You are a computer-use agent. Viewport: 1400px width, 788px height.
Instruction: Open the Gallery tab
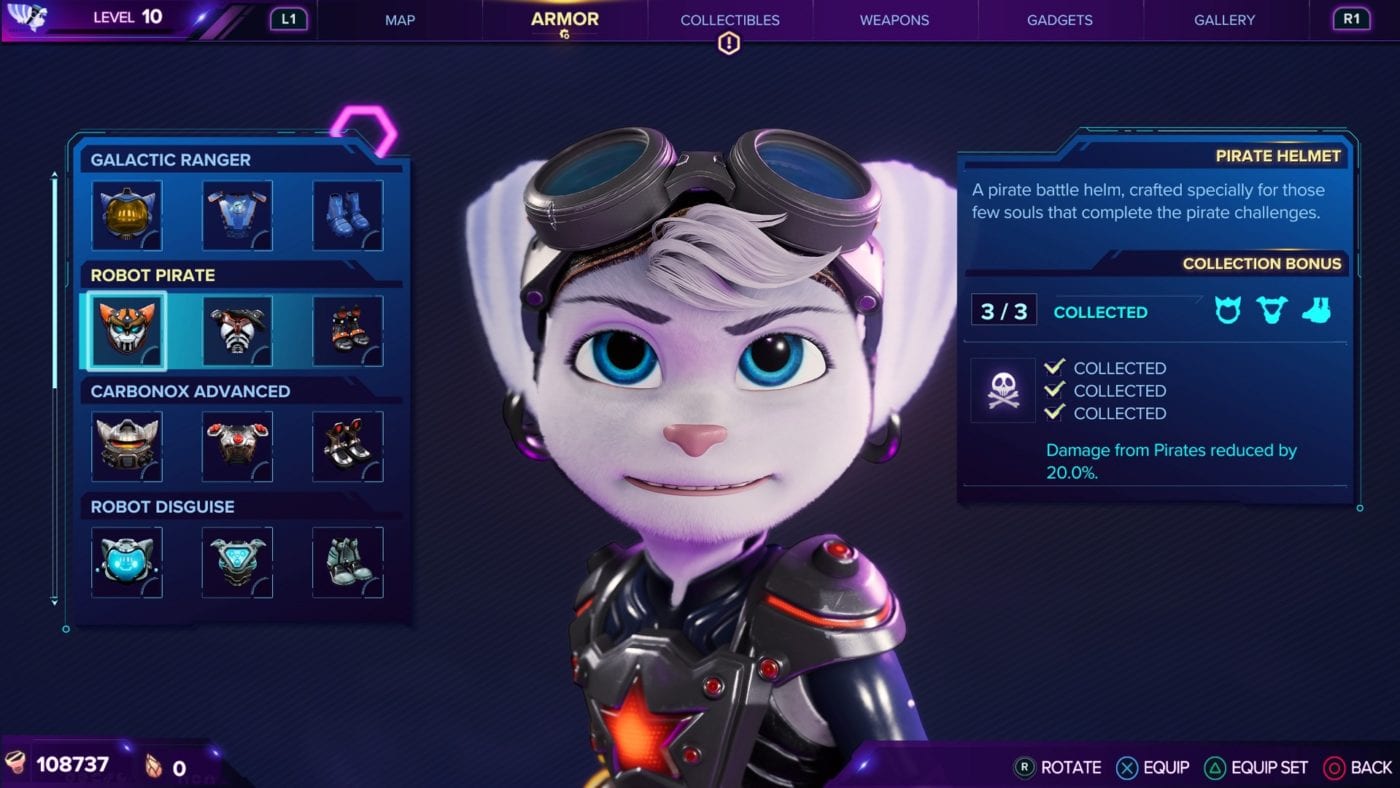click(x=1224, y=20)
